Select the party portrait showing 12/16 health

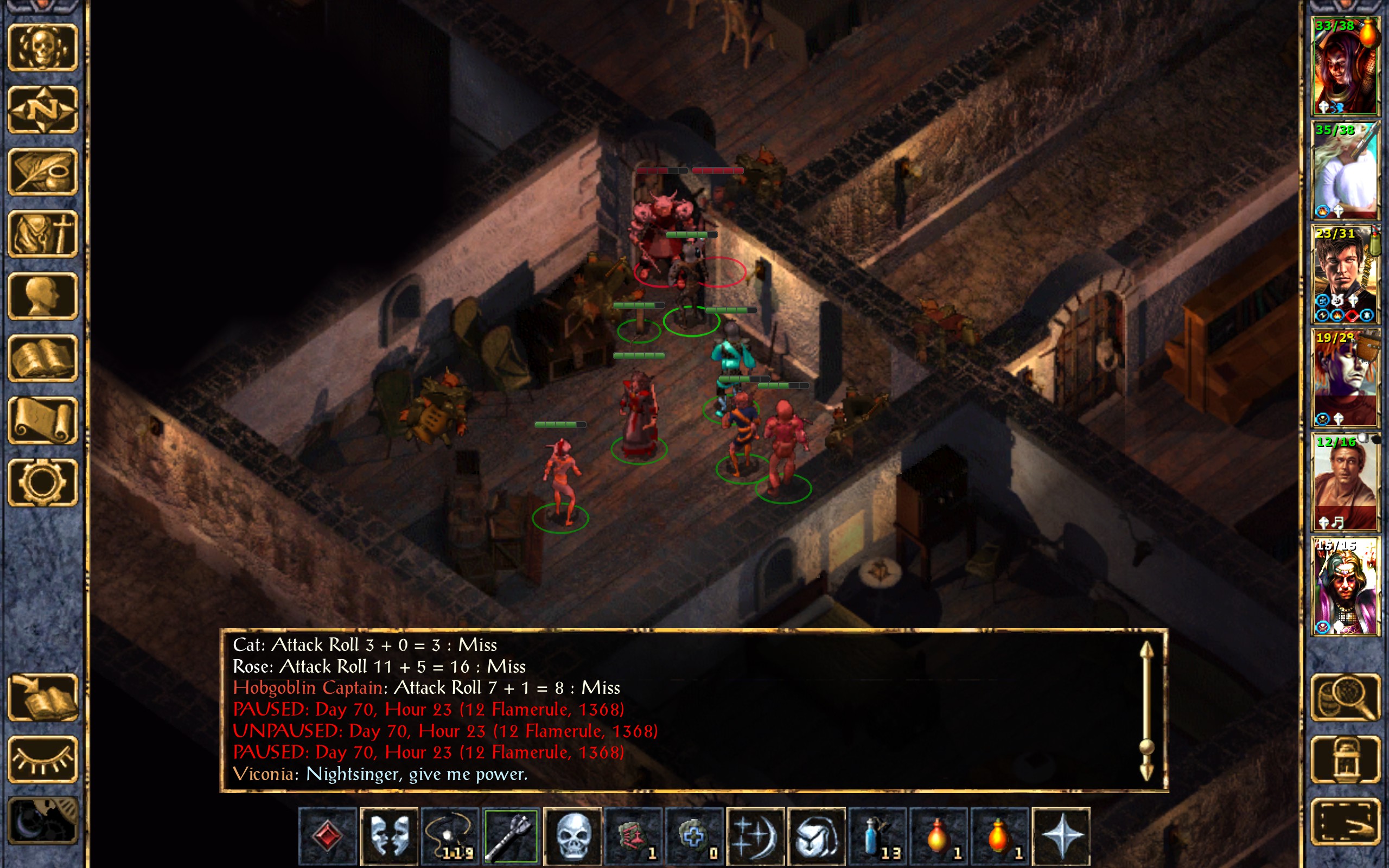click(1345, 482)
